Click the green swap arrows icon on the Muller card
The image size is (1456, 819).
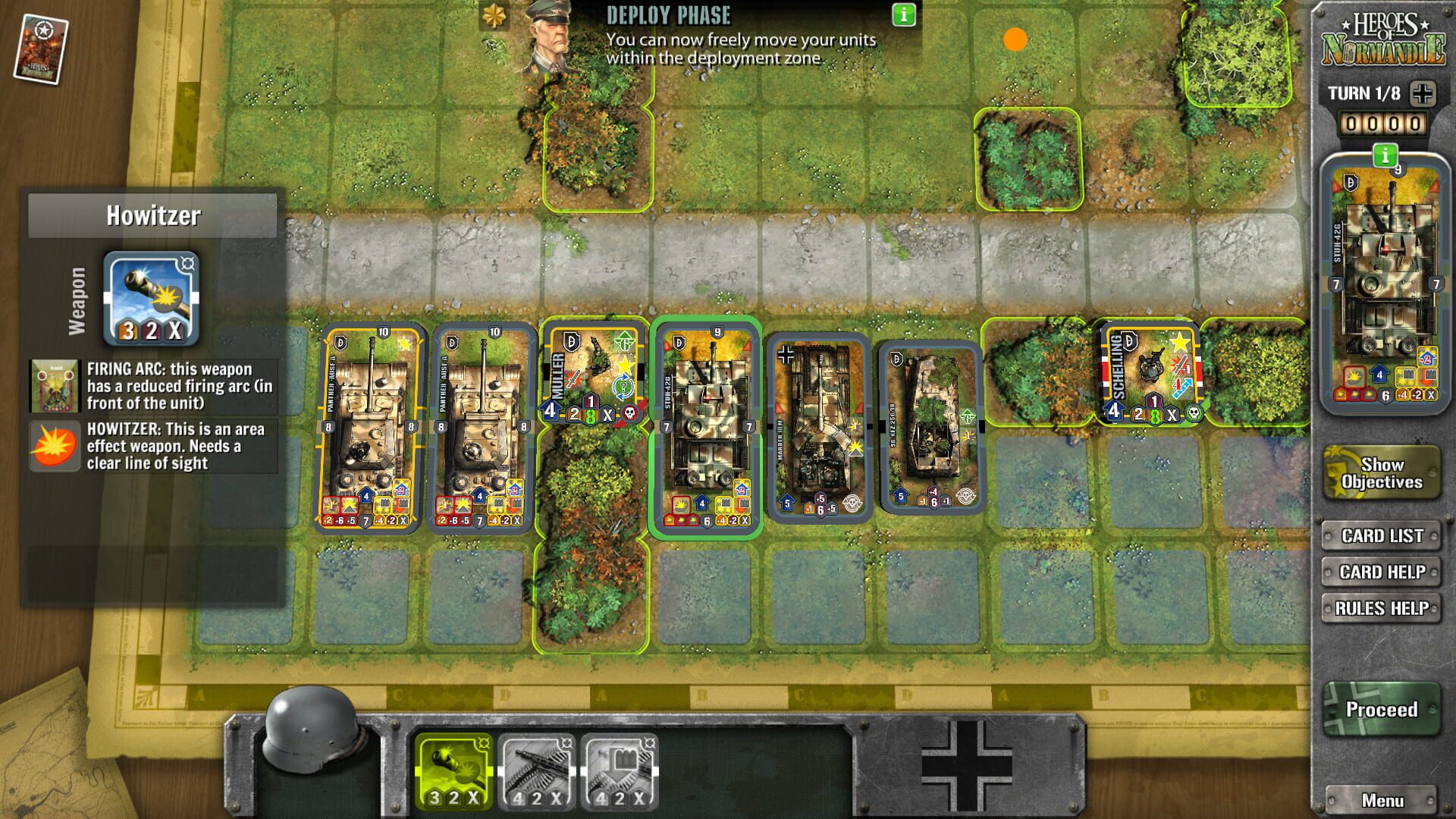(x=623, y=386)
